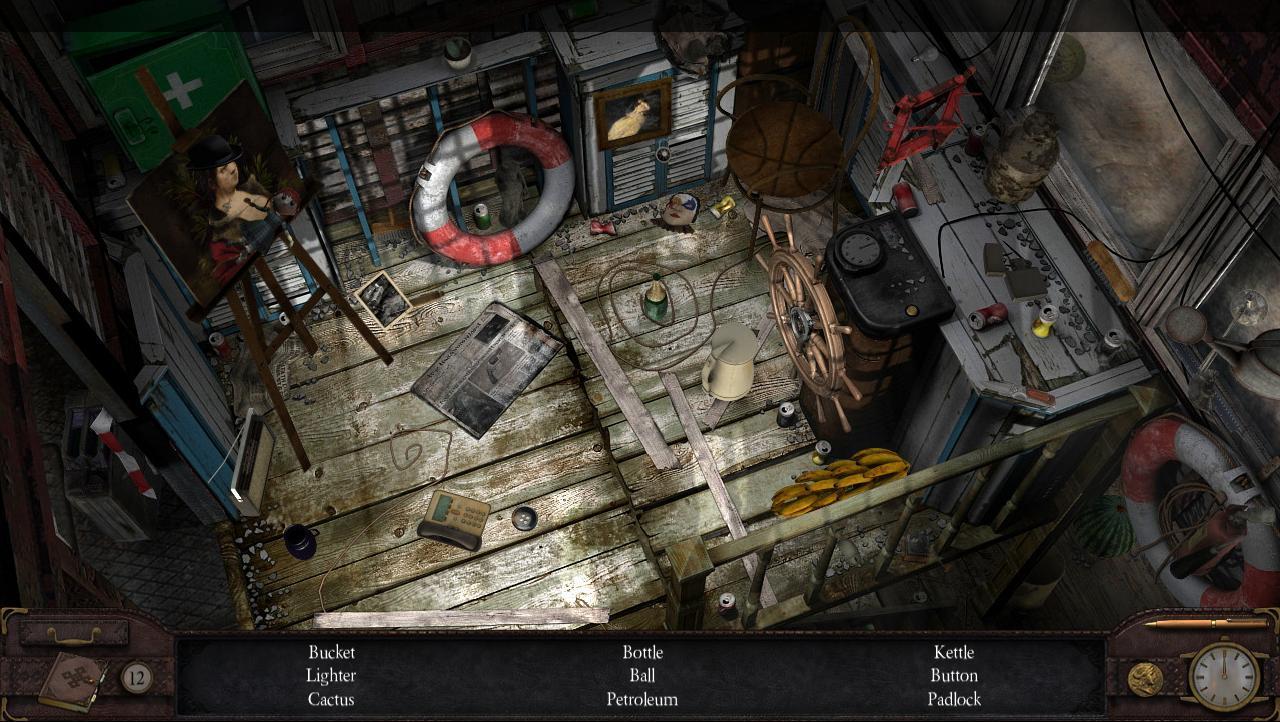
Task: Check the pocket watch timer
Action: tap(1224, 678)
